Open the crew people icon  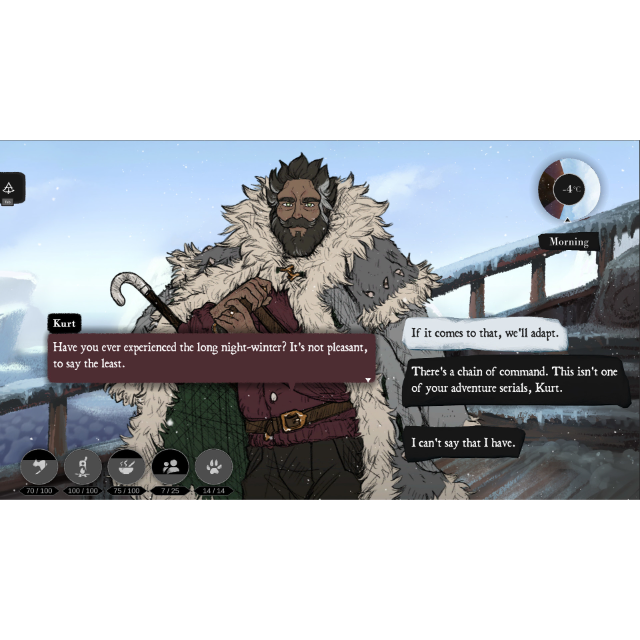pyautogui.click(x=170, y=466)
